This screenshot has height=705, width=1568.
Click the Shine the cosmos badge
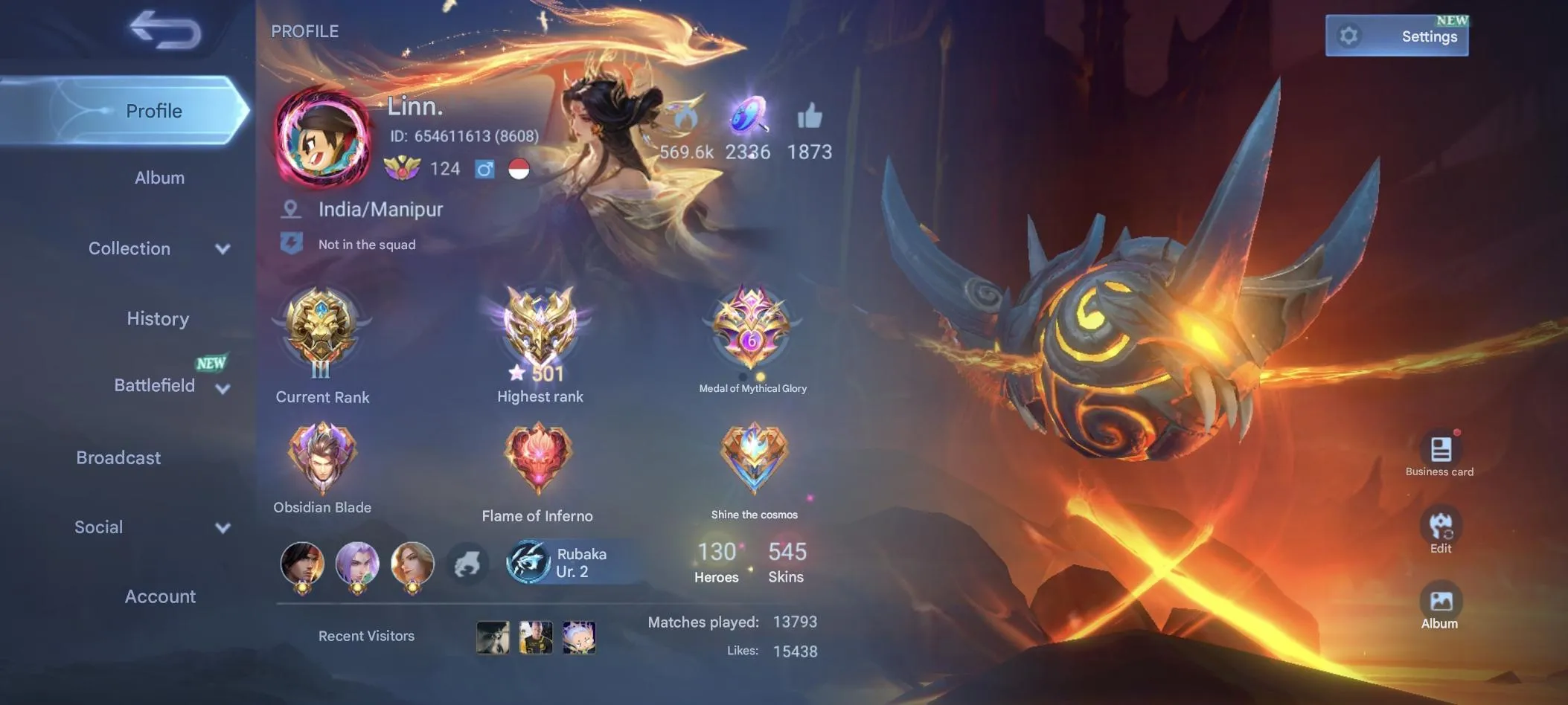tap(753, 457)
